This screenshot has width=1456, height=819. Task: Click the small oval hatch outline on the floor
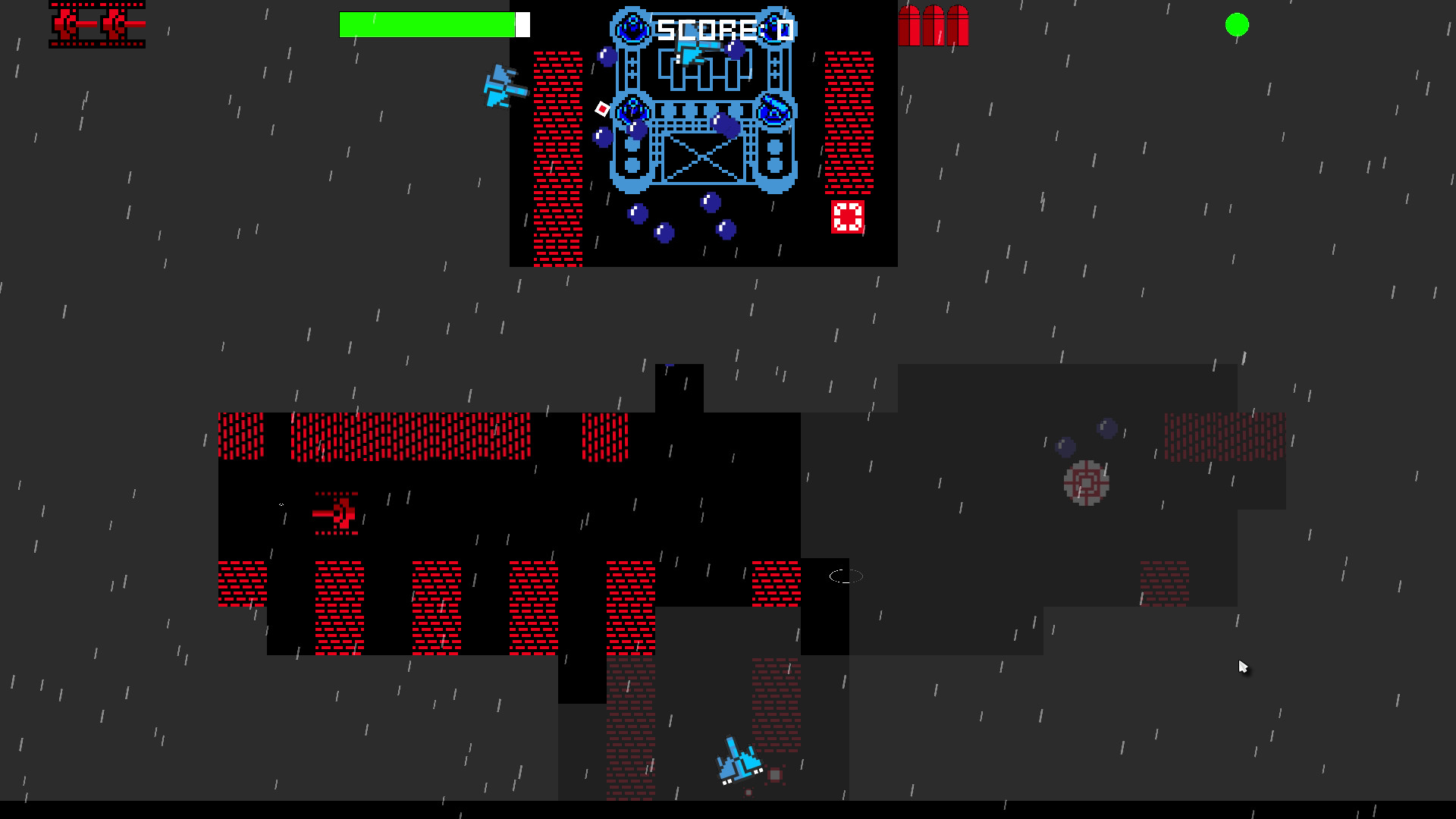[x=846, y=576]
